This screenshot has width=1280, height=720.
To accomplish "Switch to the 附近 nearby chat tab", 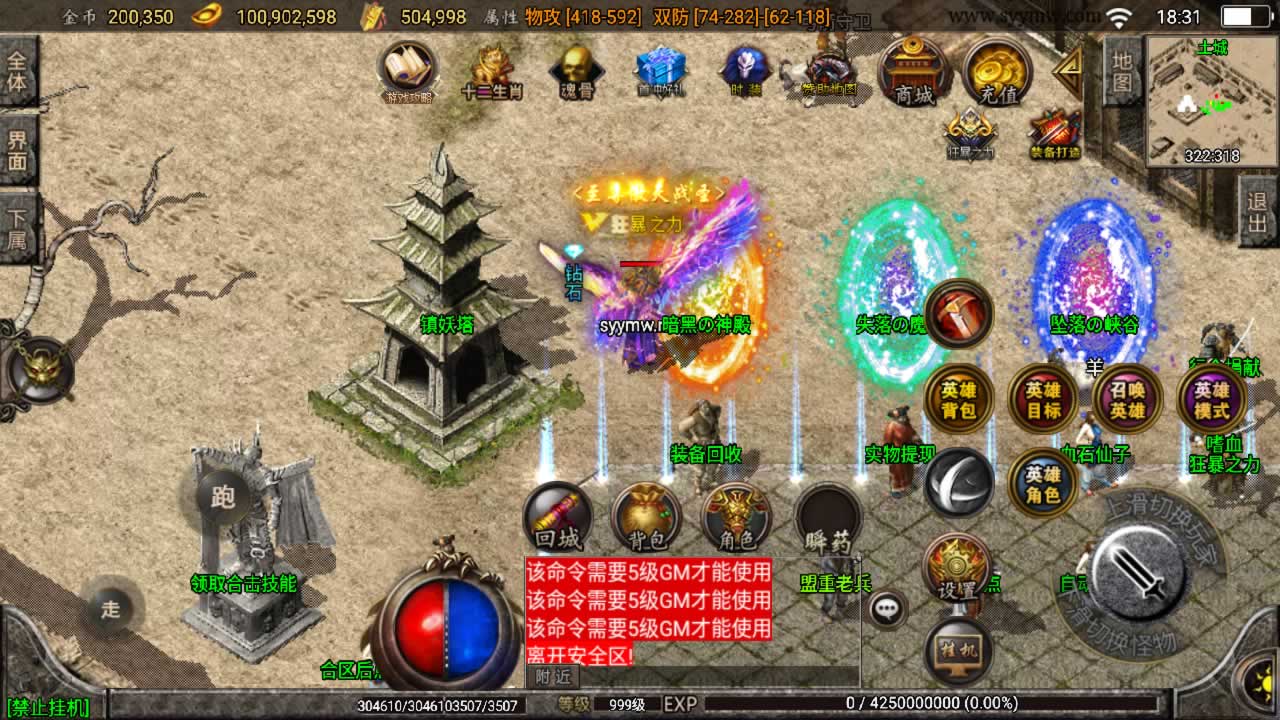I will click(552, 677).
